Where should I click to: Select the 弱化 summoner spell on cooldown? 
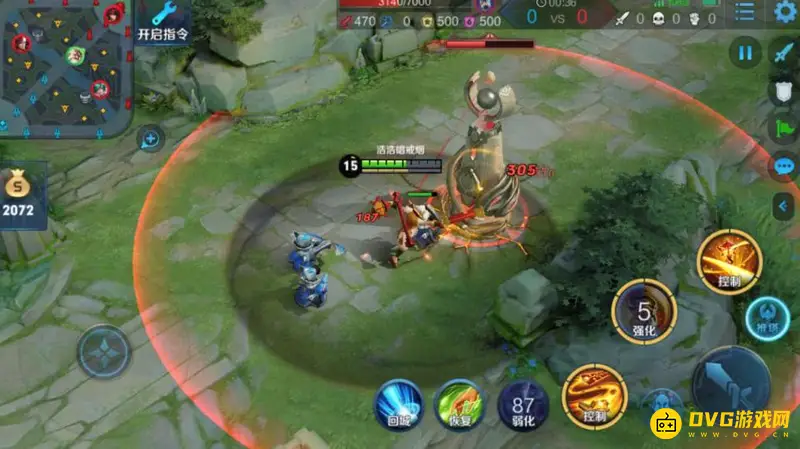(521, 405)
